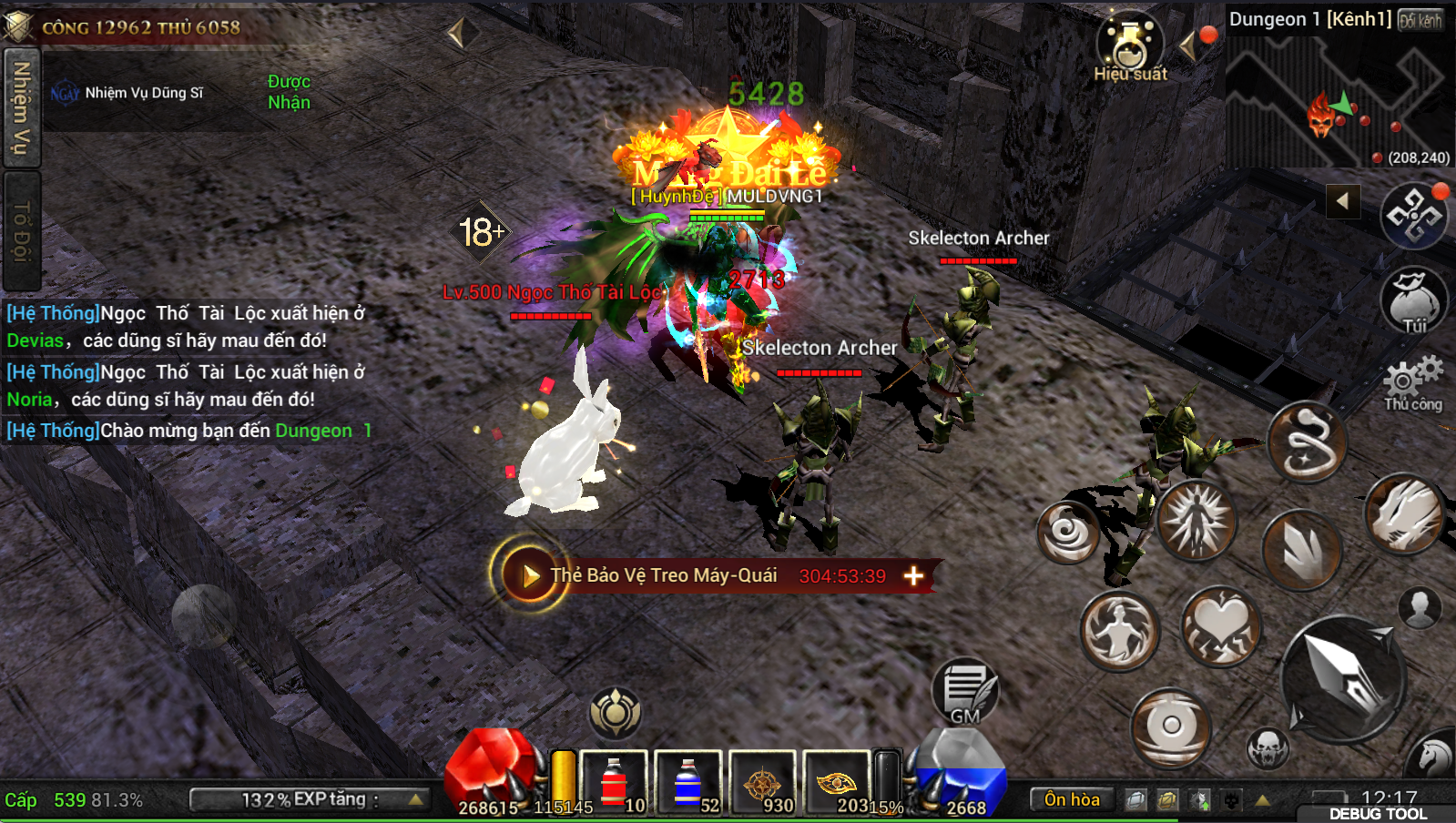
Task: Open the GM chat icon
Action: (965, 693)
